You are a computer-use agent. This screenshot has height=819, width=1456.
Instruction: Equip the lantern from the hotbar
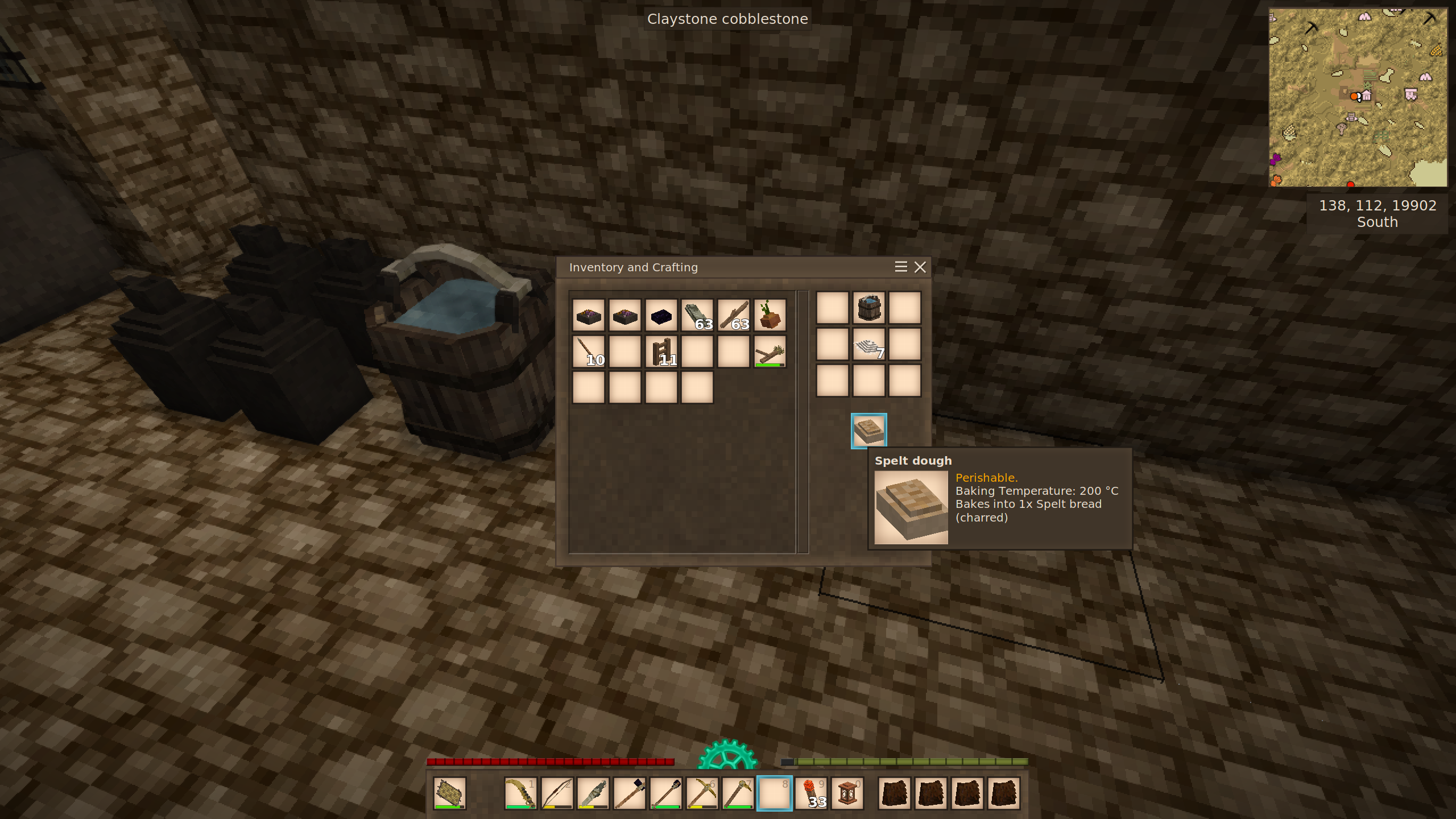pyautogui.click(x=847, y=793)
